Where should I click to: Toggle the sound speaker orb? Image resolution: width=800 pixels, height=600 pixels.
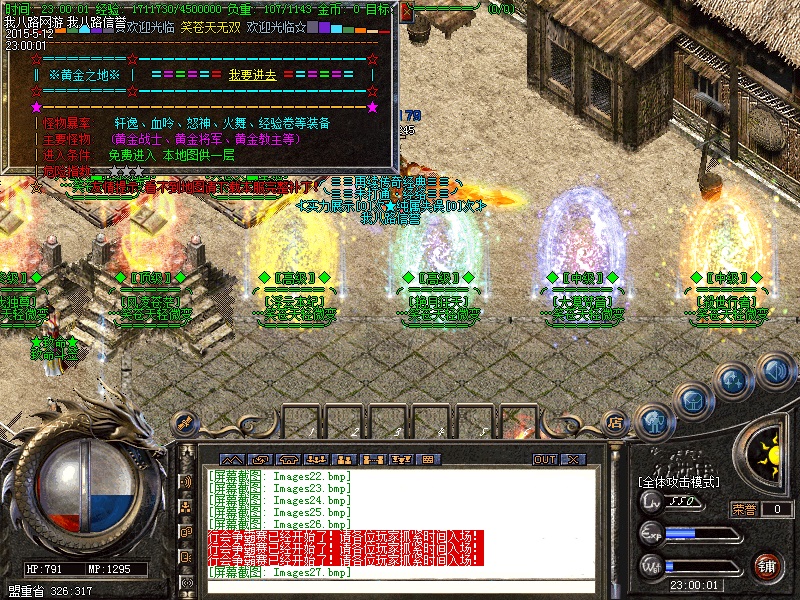[x=775, y=371]
